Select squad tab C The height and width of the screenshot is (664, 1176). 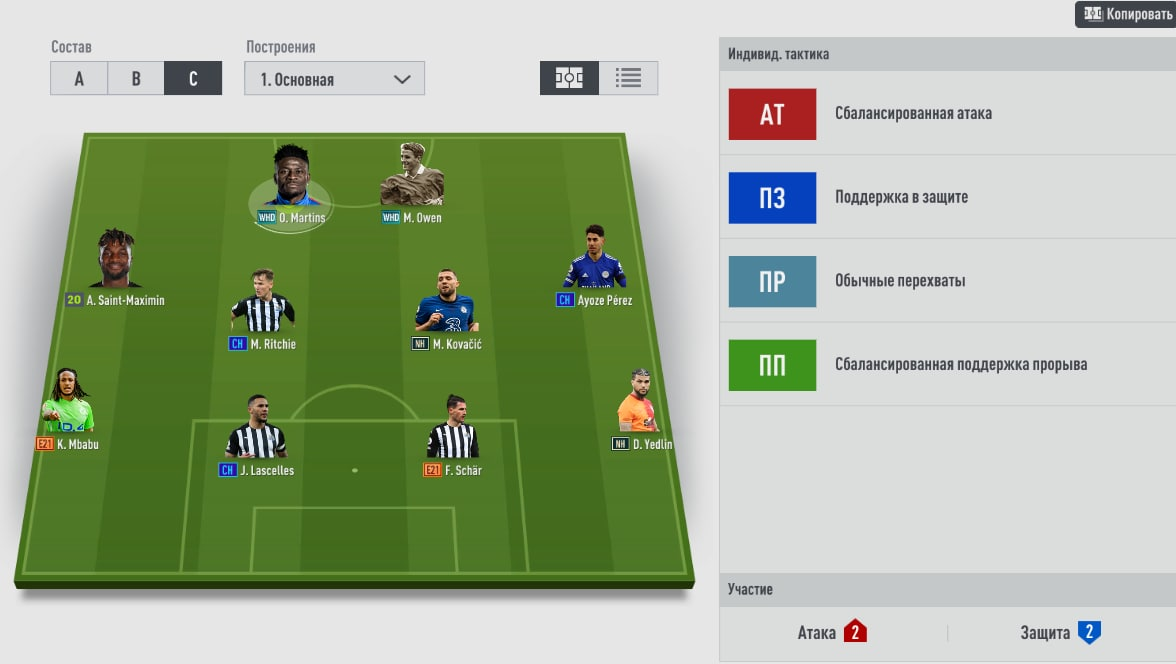[x=193, y=79]
